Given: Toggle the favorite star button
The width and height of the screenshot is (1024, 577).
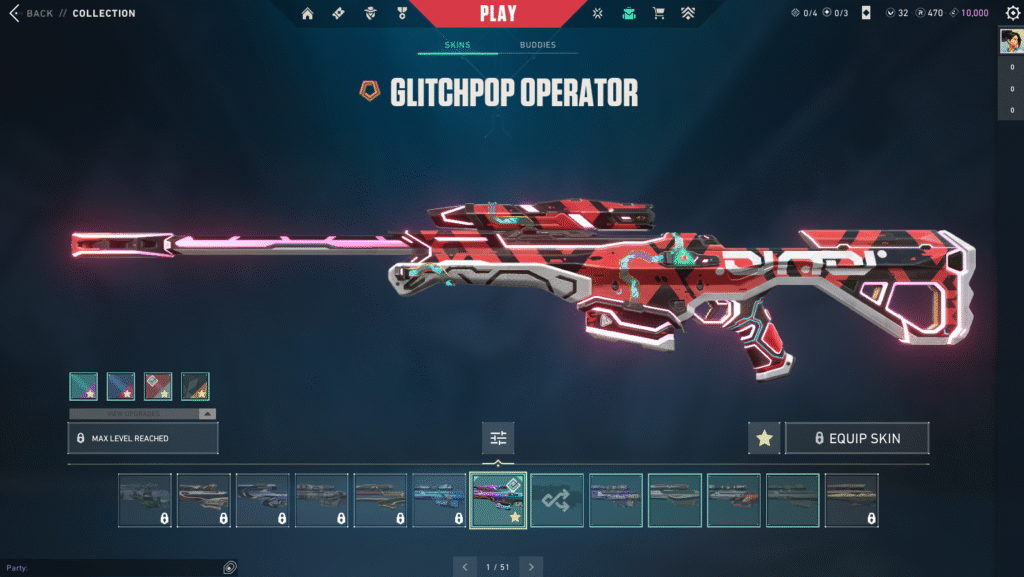Looking at the screenshot, I should click(x=764, y=438).
